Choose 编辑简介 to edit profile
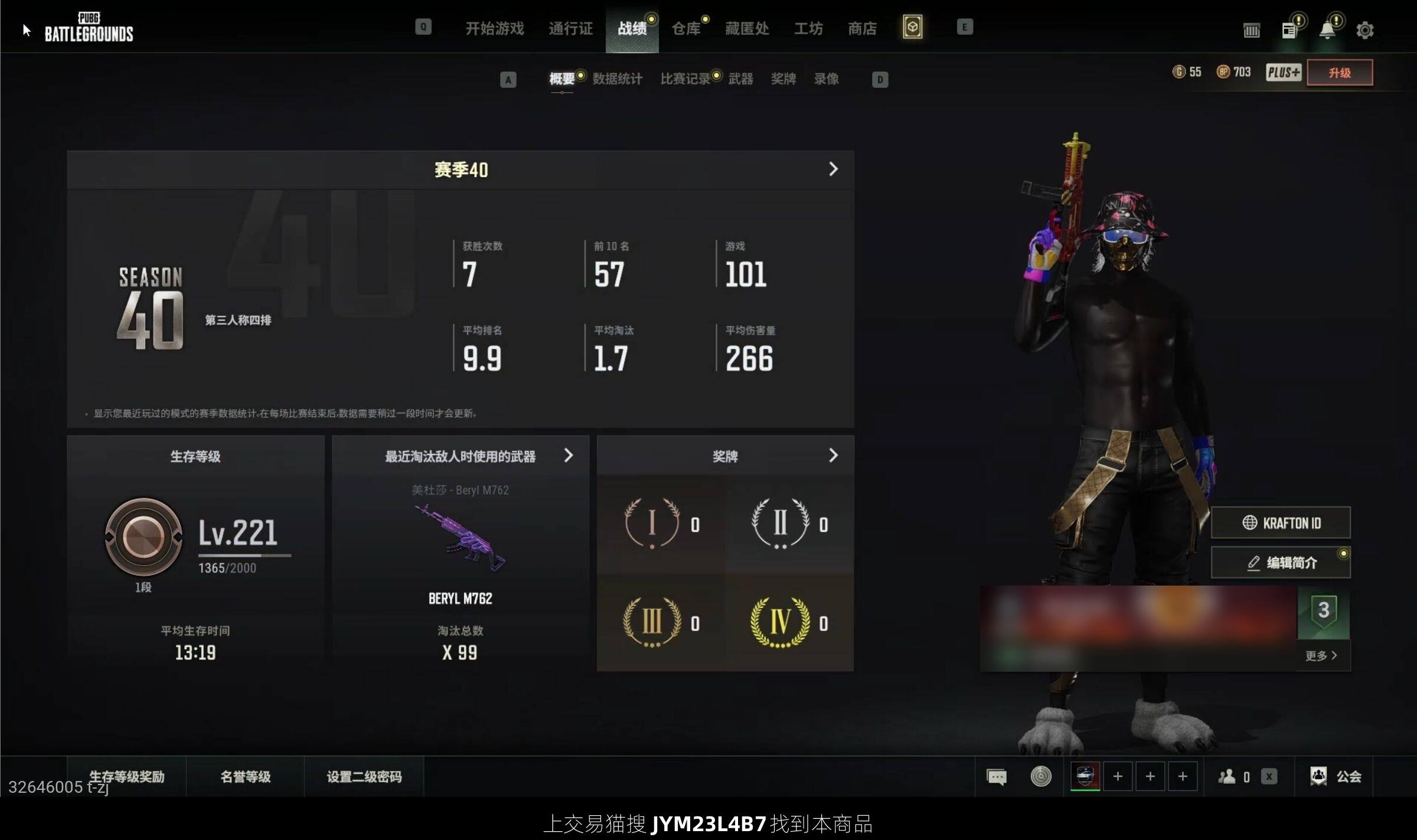The image size is (1417, 840). point(1281,563)
